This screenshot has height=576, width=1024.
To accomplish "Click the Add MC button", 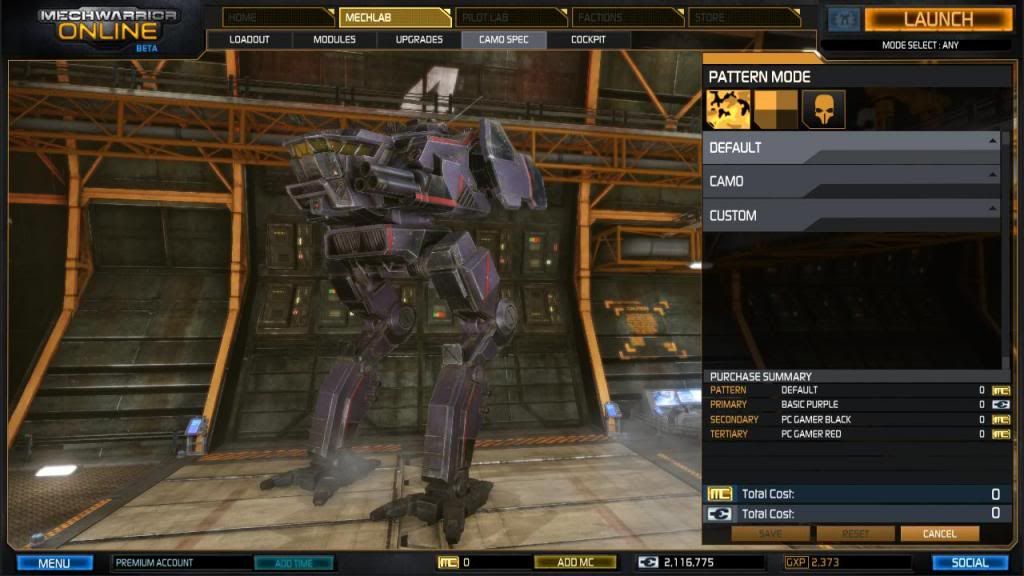I will click(x=575, y=563).
